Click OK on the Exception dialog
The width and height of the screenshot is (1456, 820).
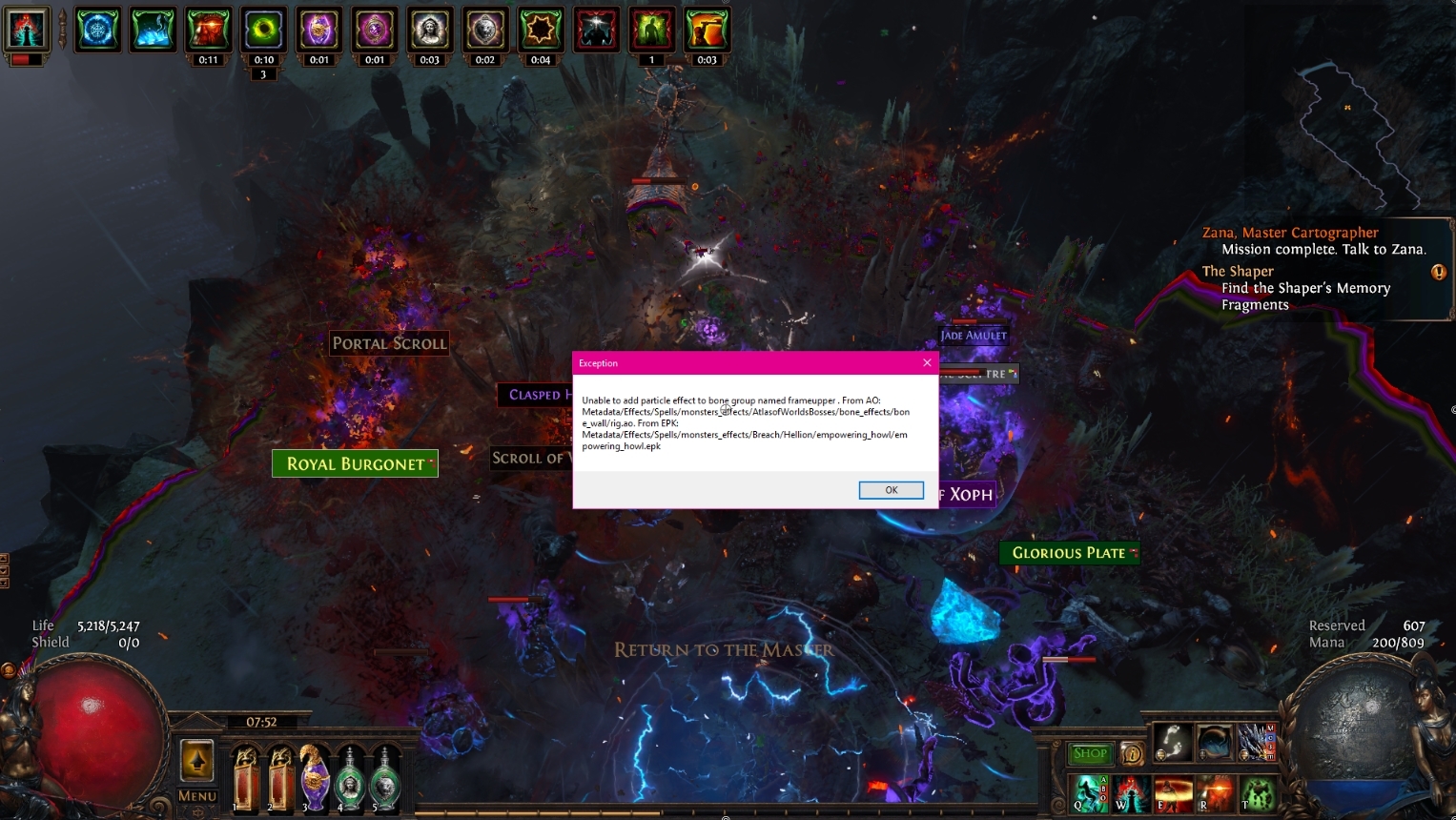click(891, 489)
